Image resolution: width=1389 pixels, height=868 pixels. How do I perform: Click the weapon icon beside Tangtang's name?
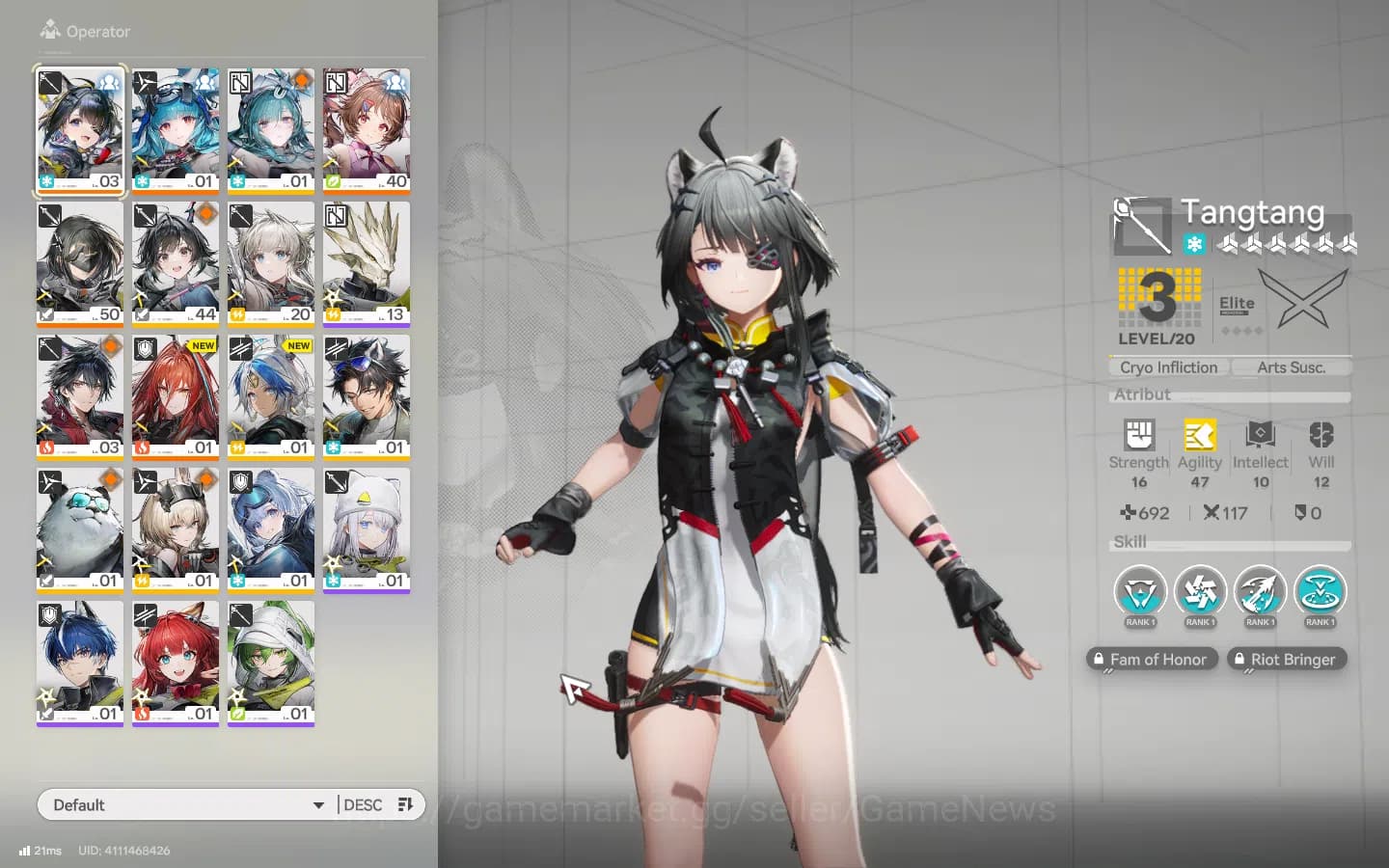(1142, 224)
